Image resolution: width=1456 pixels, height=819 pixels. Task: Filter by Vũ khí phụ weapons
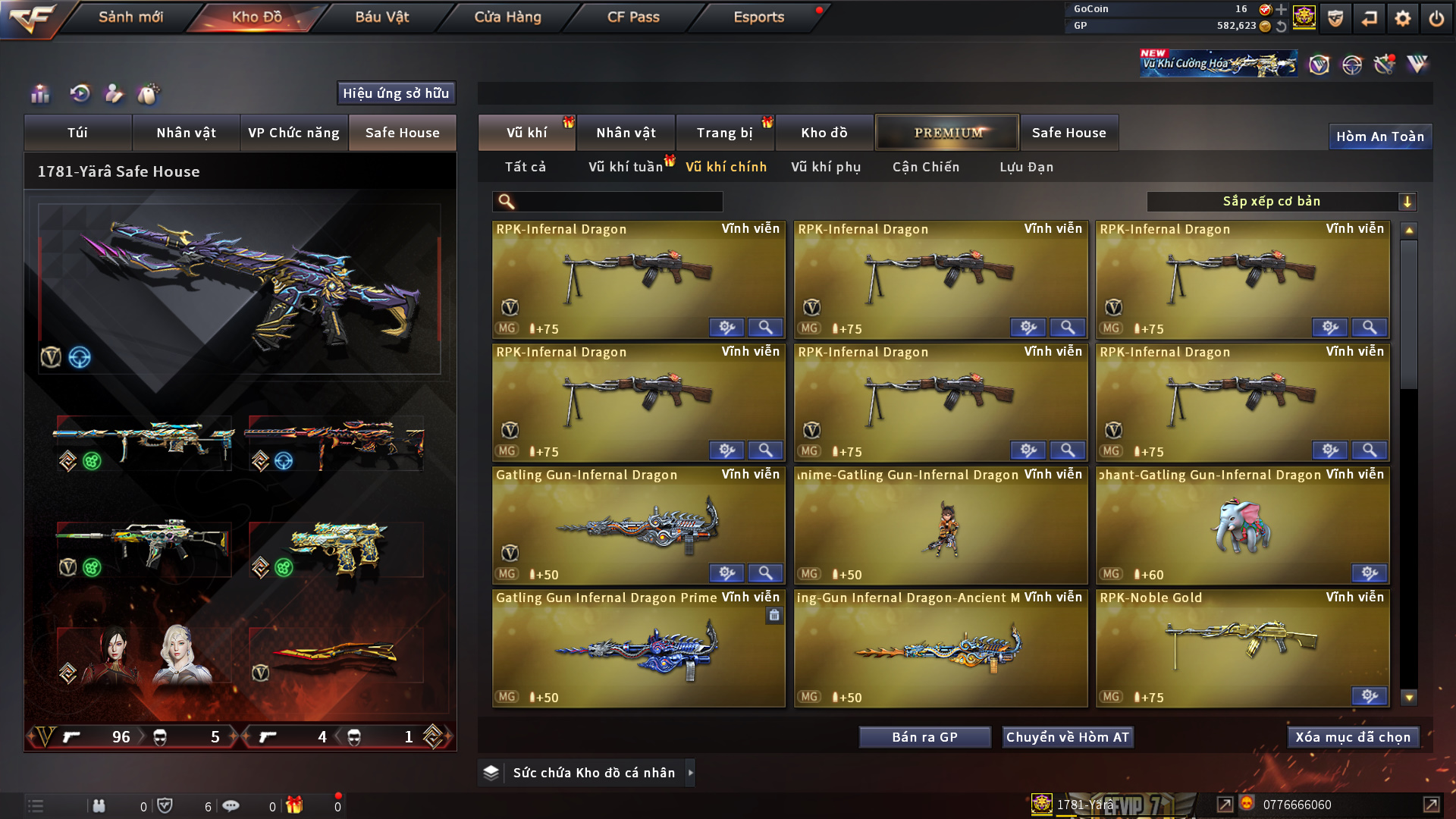(826, 167)
